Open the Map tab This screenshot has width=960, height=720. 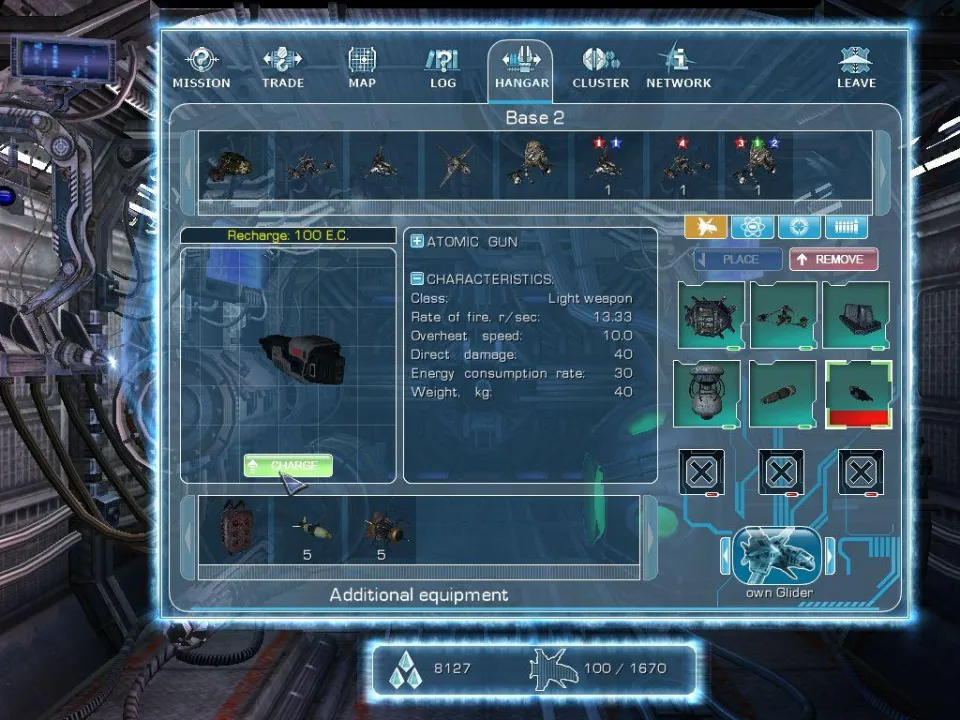click(x=362, y=68)
